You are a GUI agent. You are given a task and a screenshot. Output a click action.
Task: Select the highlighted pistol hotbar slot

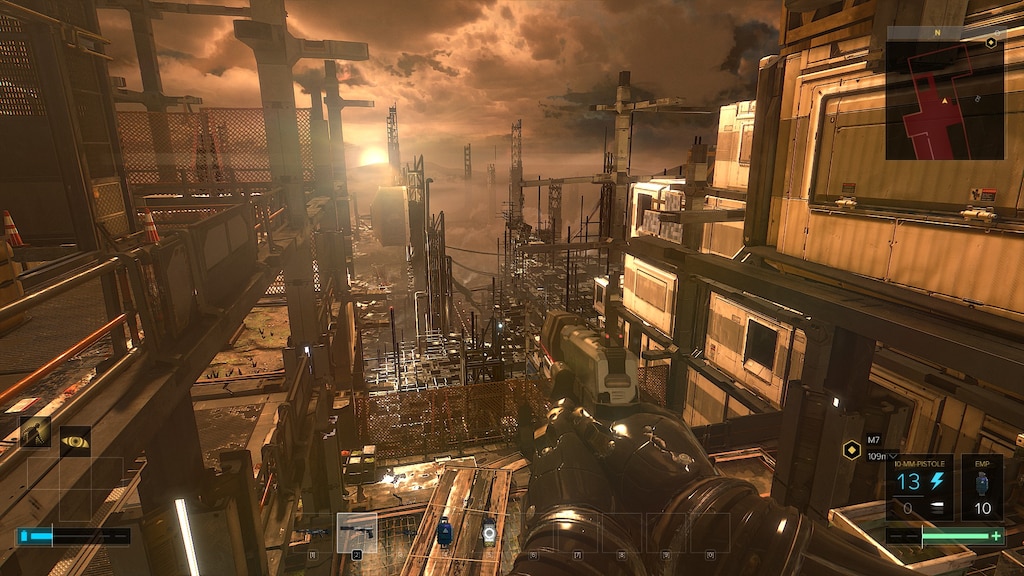coord(357,532)
